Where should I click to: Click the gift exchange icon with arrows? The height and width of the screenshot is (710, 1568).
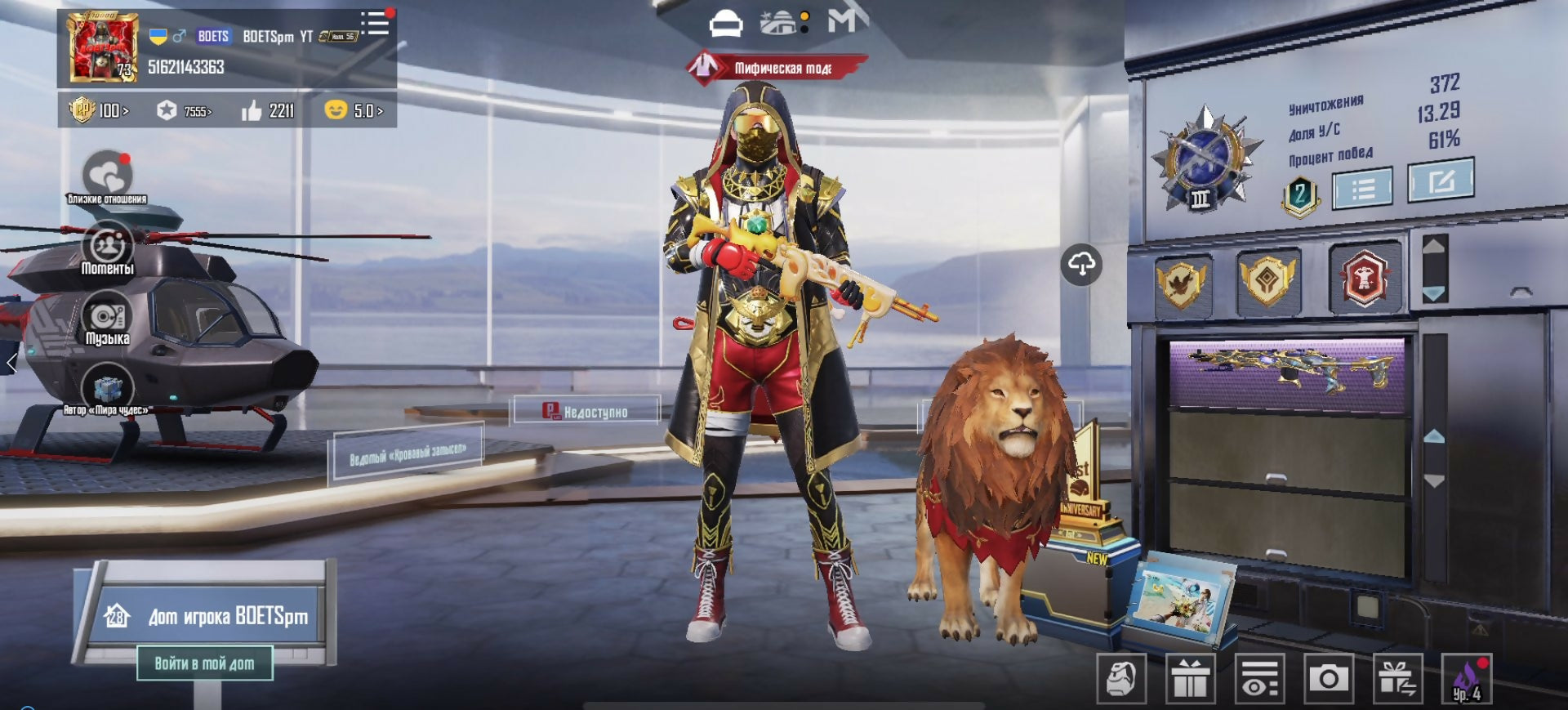pyautogui.click(x=1398, y=678)
